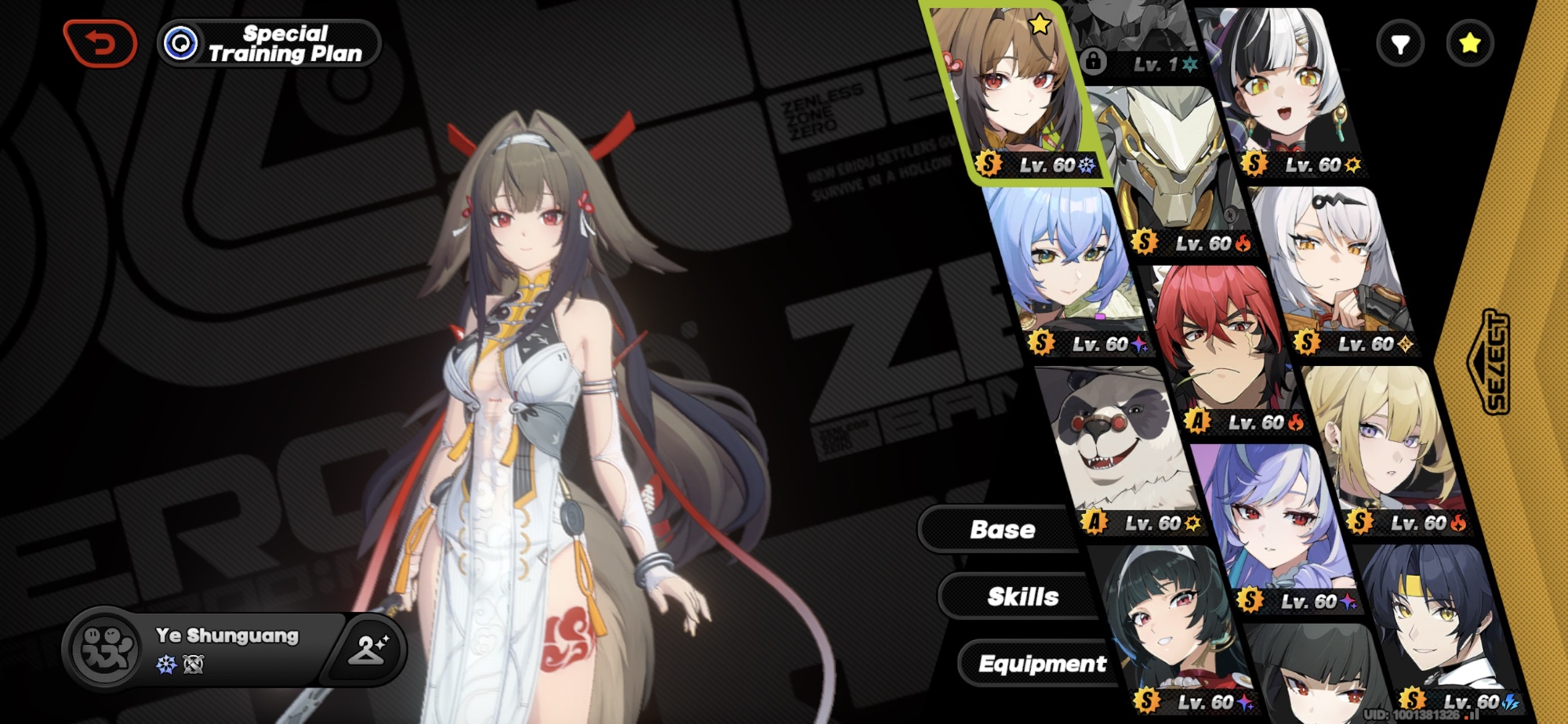The height and width of the screenshot is (724, 1568).
Task: Open the filter funnel for agents
Action: tap(1400, 44)
